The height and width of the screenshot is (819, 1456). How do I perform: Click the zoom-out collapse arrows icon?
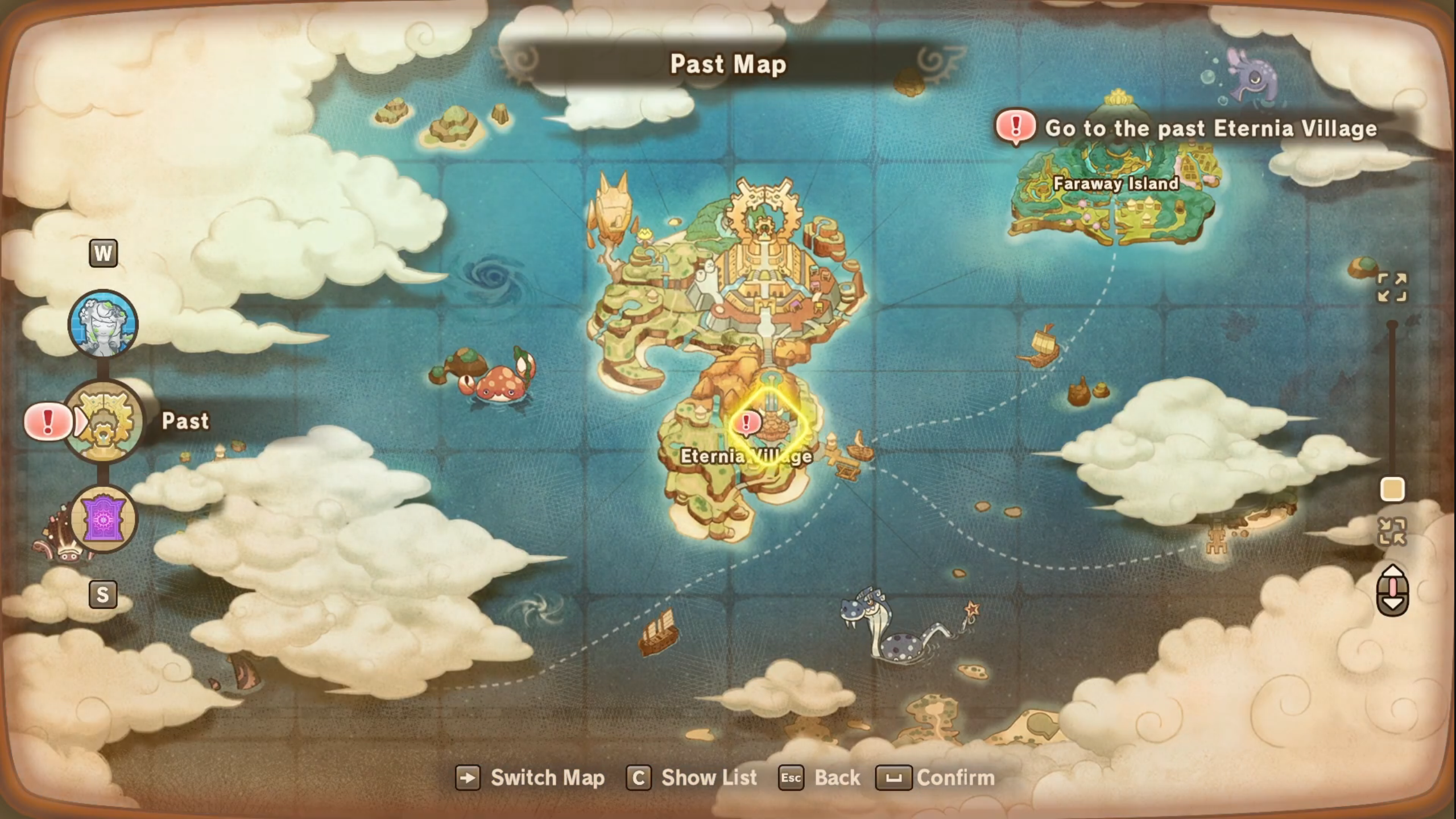coord(1391,532)
